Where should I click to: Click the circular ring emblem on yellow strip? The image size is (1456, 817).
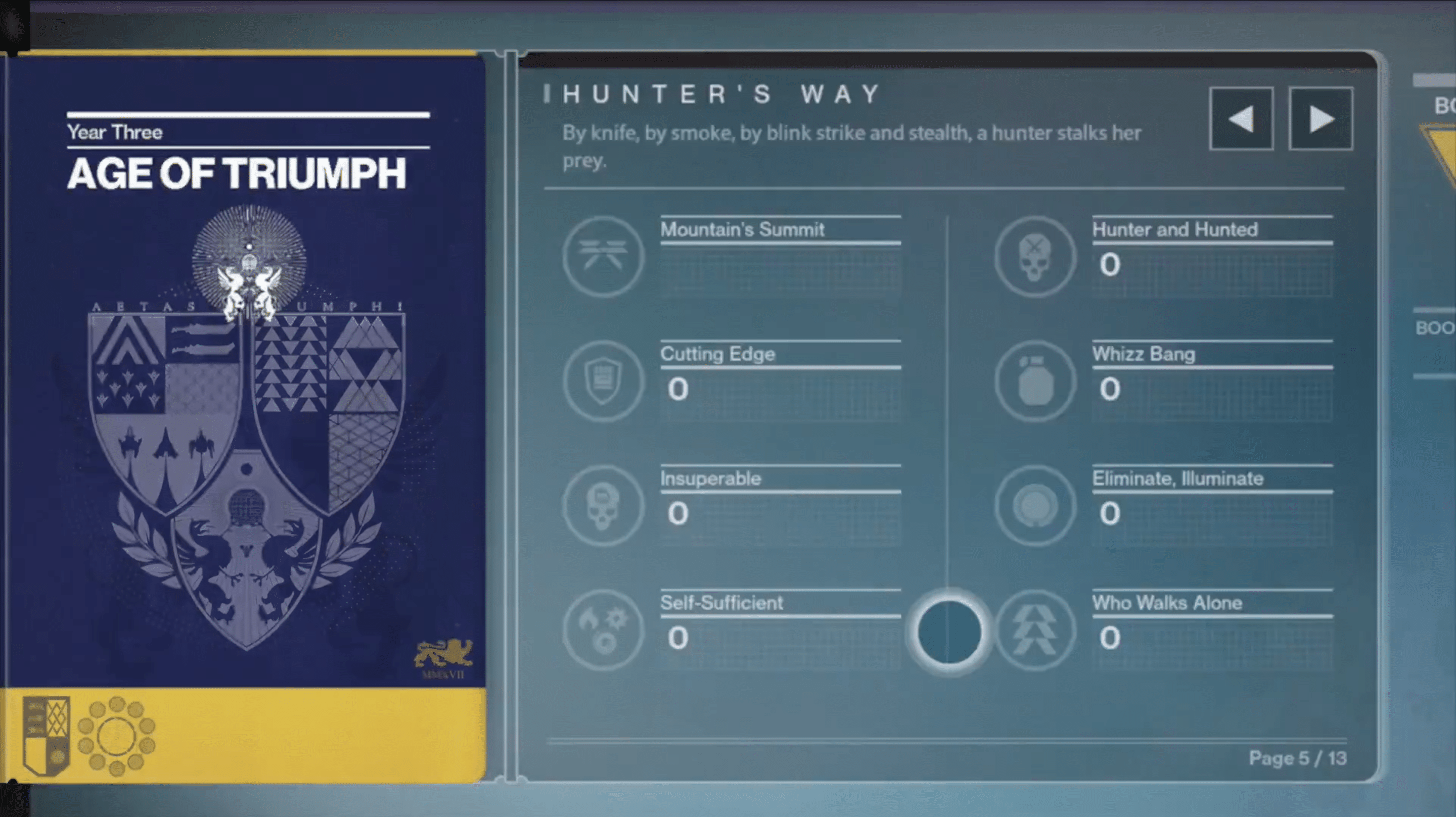point(116,736)
